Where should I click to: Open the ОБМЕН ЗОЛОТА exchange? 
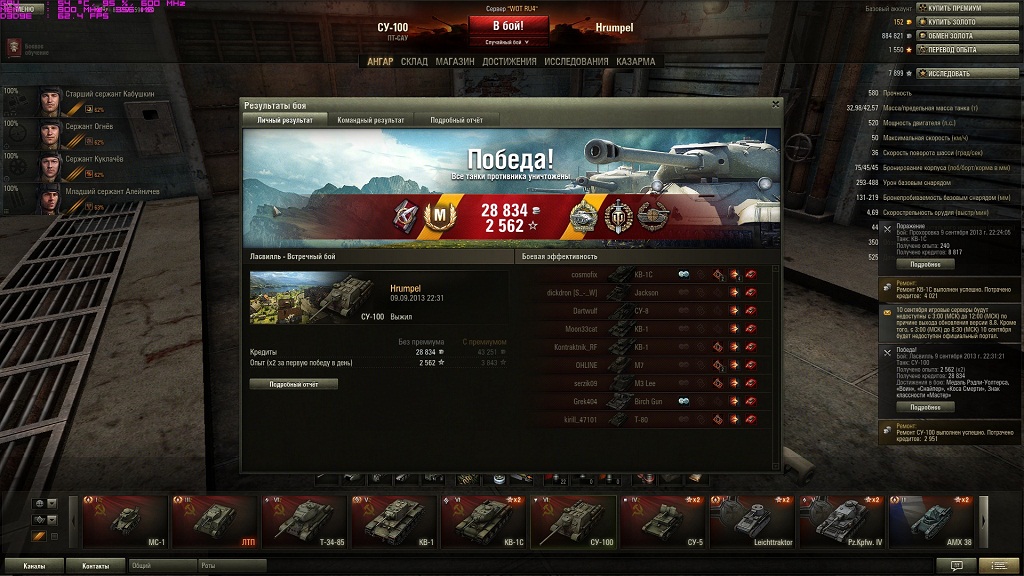click(950, 36)
